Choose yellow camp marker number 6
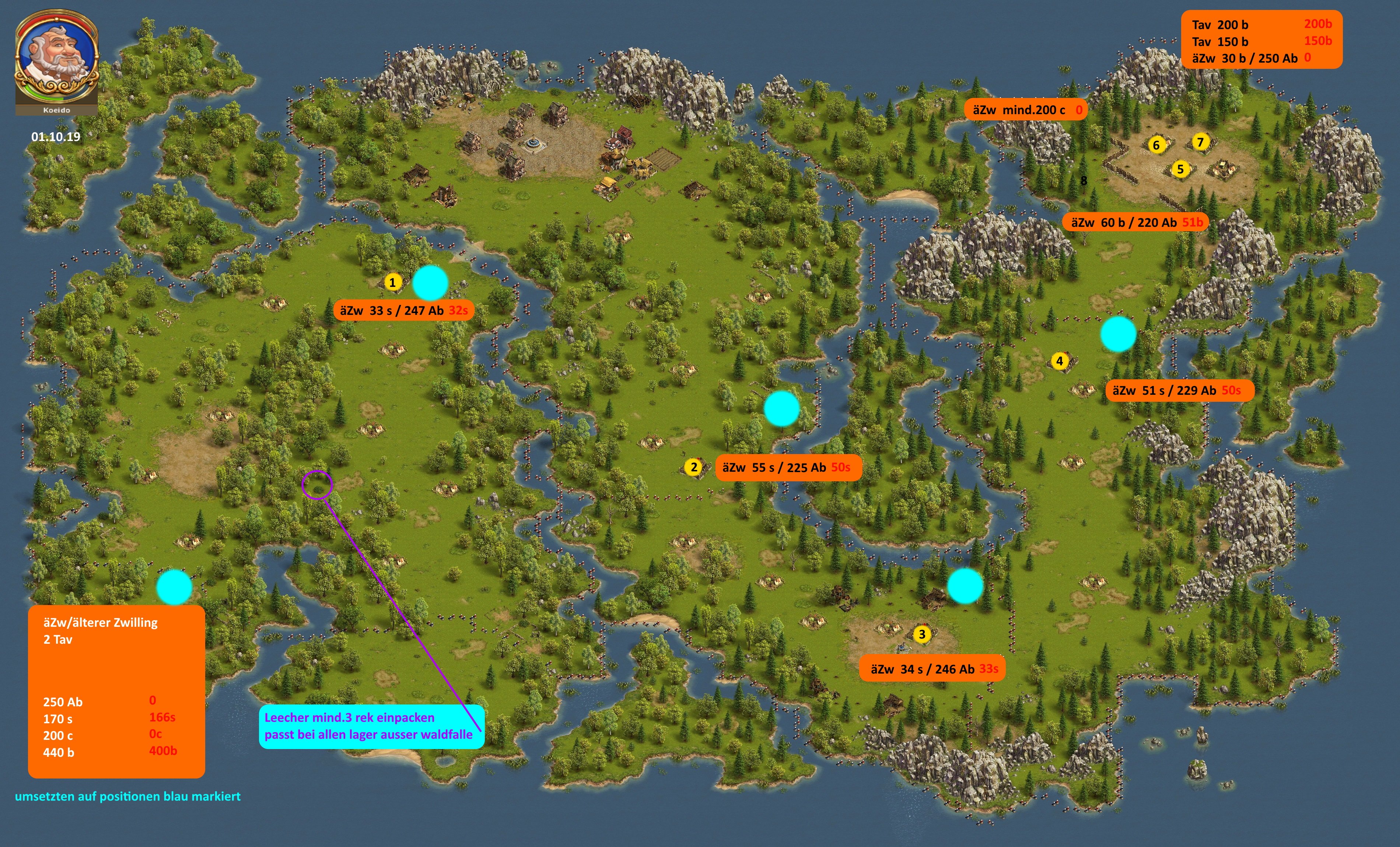Viewport: 1400px width, 847px height. [1156, 145]
